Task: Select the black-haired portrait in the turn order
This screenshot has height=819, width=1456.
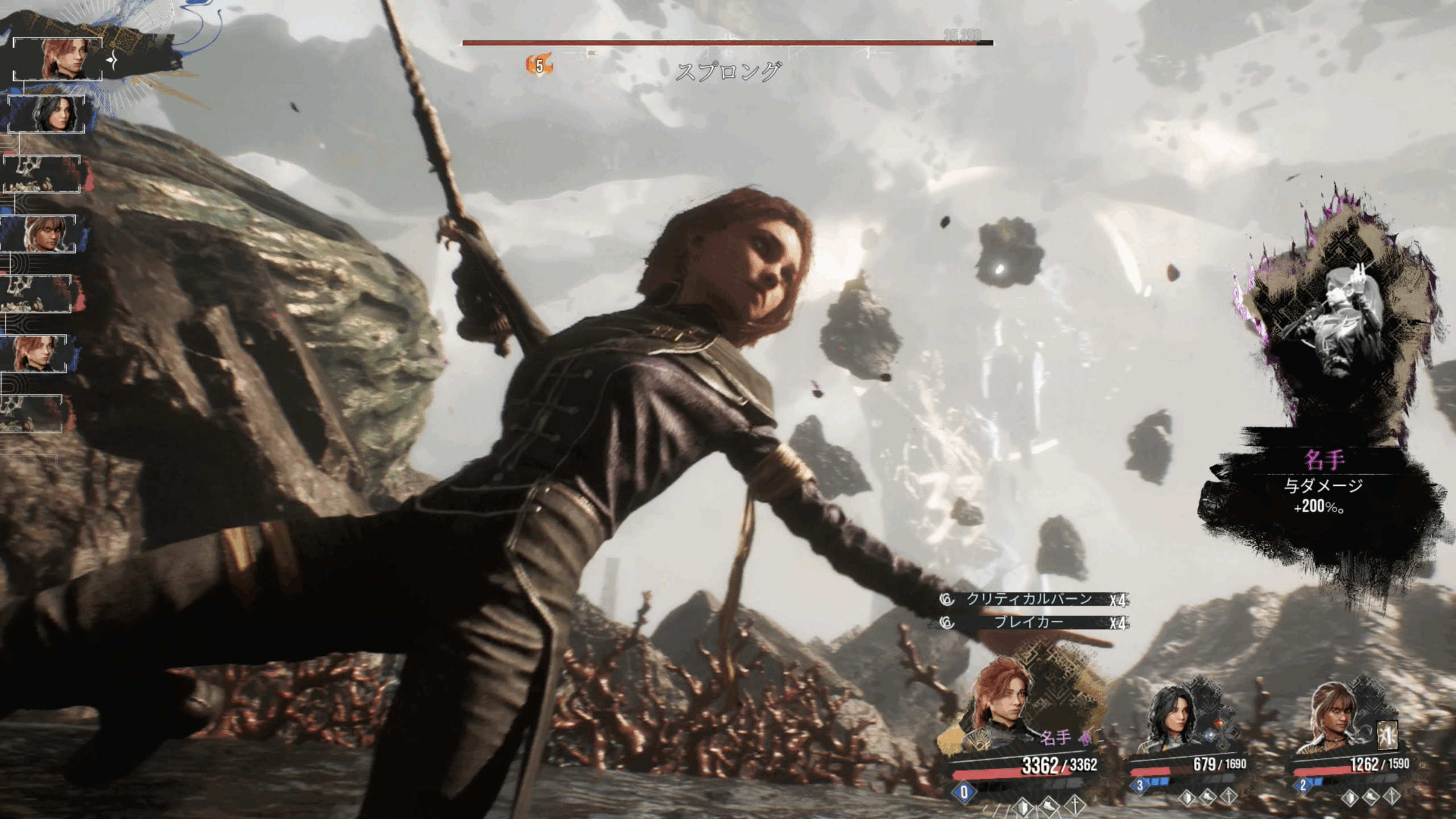Action: [x=47, y=114]
